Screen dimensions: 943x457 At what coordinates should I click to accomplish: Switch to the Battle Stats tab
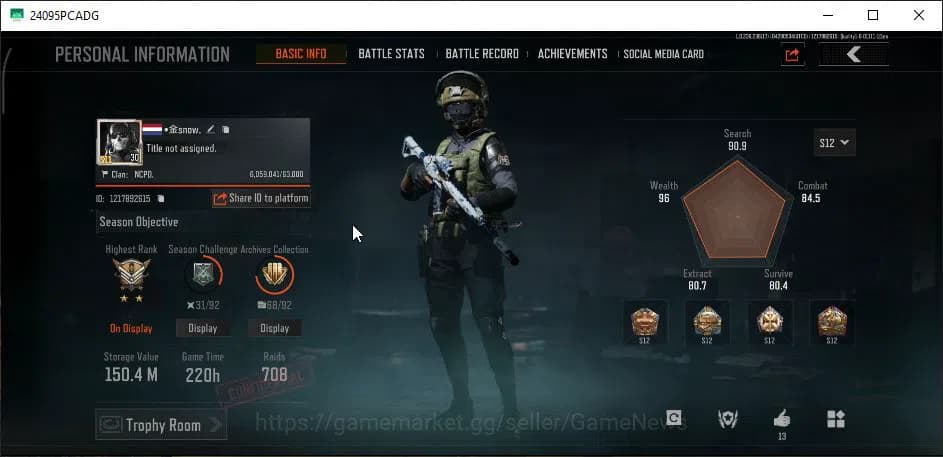(x=391, y=54)
